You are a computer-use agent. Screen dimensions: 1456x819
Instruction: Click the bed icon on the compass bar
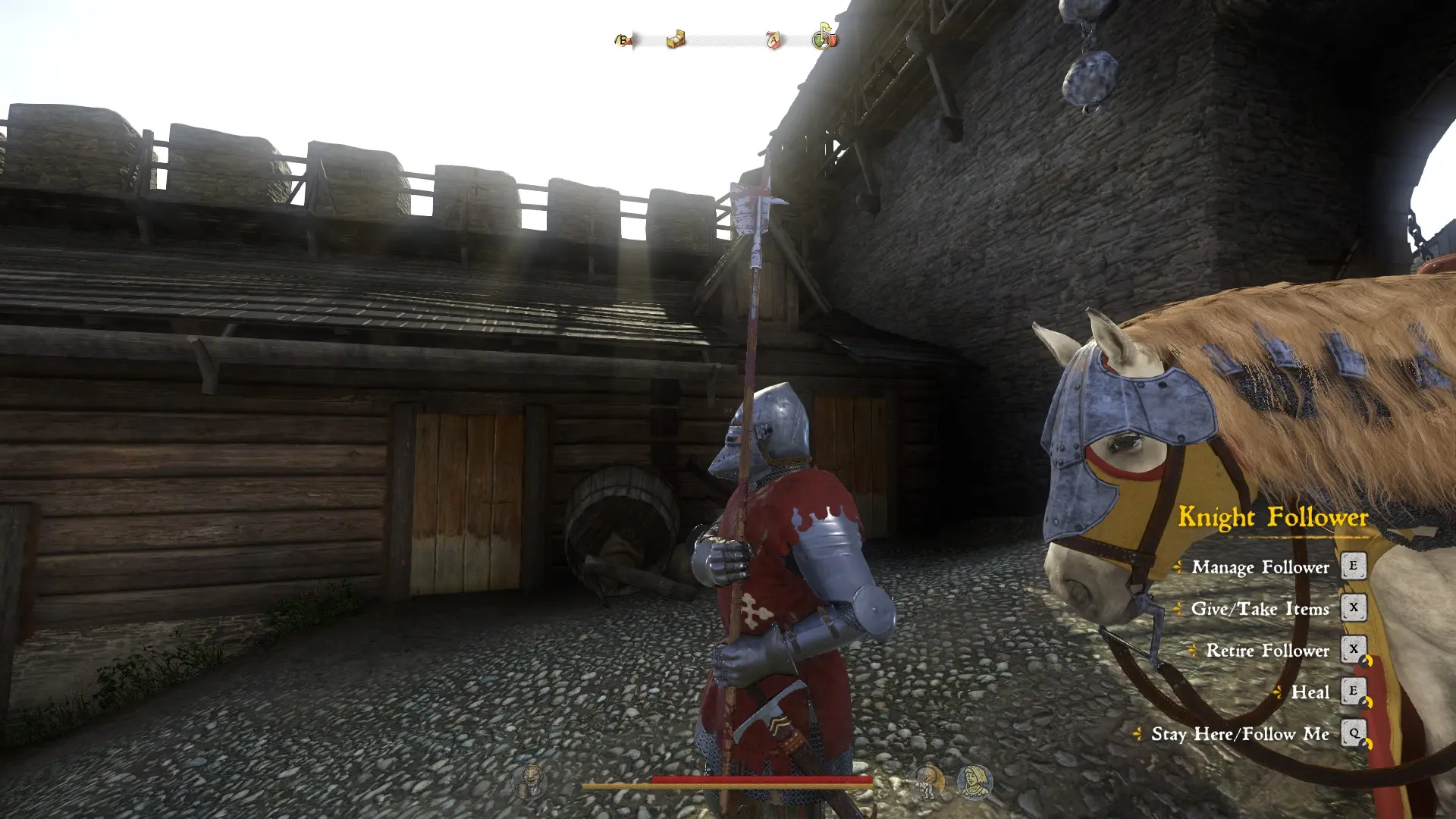click(x=676, y=39)
